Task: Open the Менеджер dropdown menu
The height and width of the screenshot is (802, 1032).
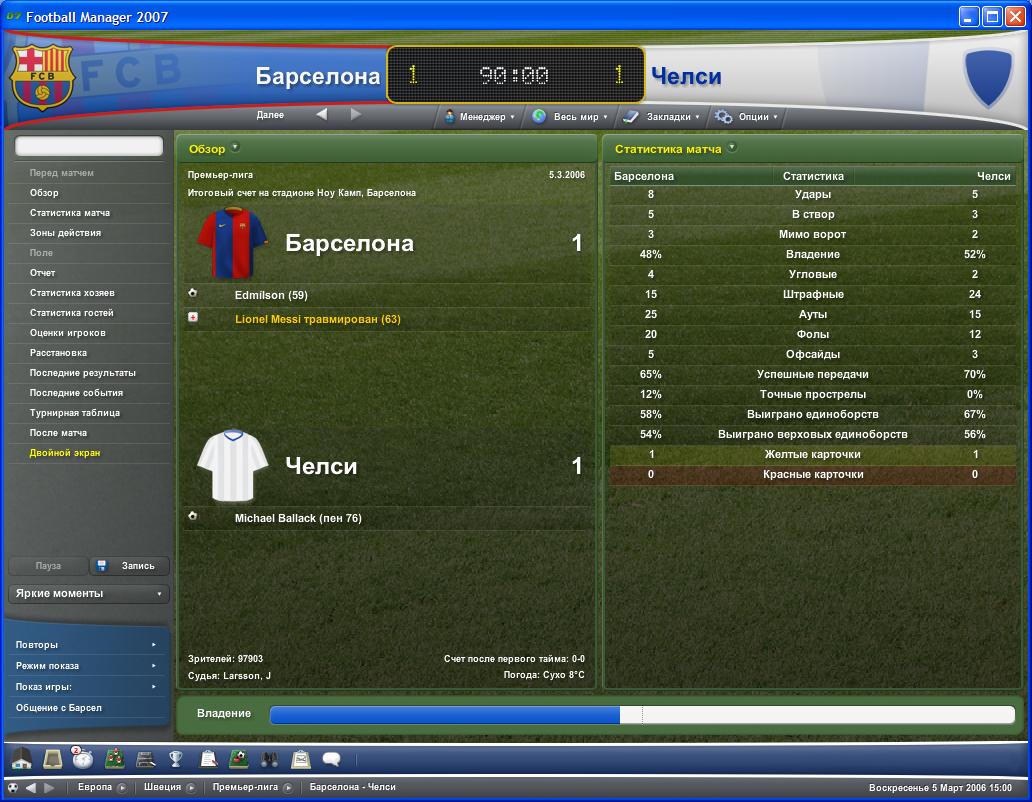Action: 479,117
